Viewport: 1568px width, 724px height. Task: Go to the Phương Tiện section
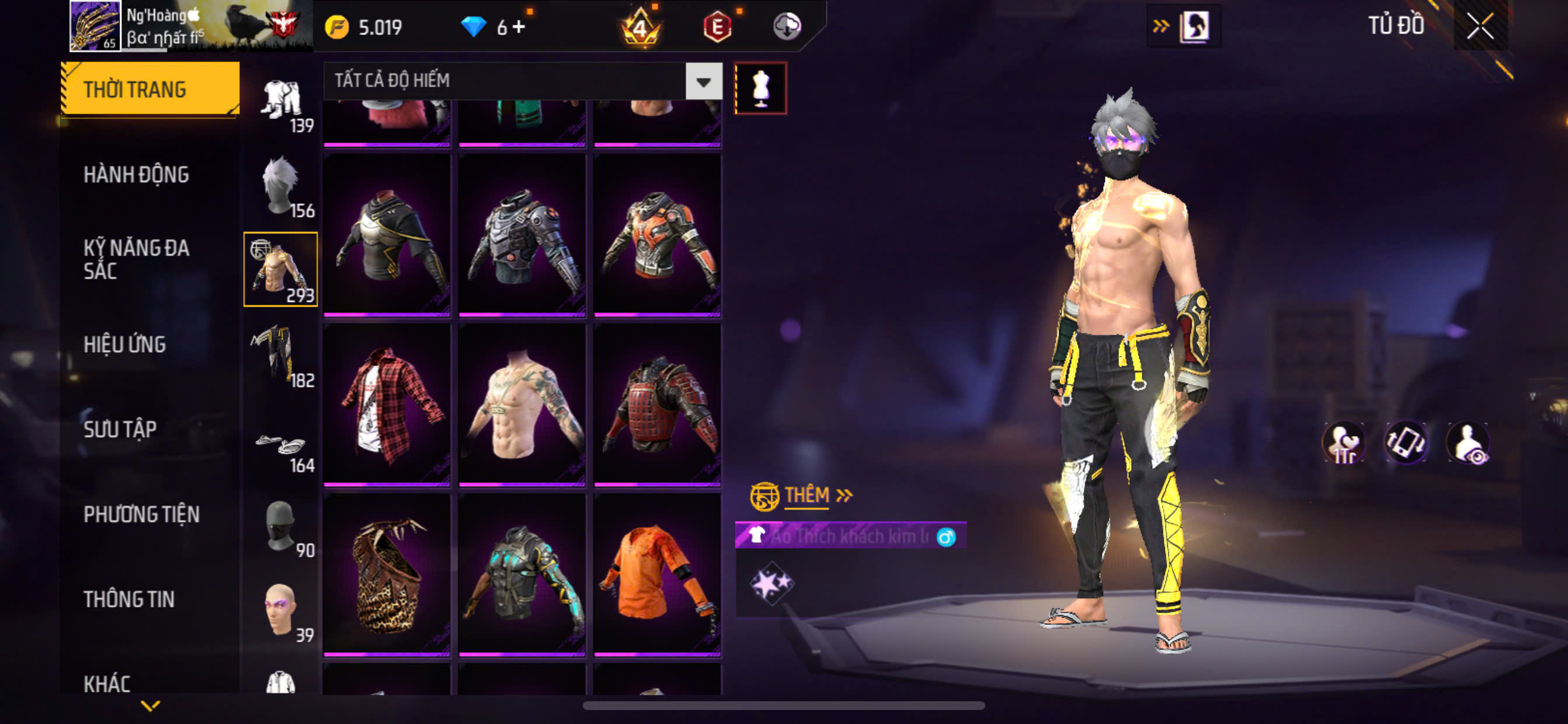pos(141,514)
